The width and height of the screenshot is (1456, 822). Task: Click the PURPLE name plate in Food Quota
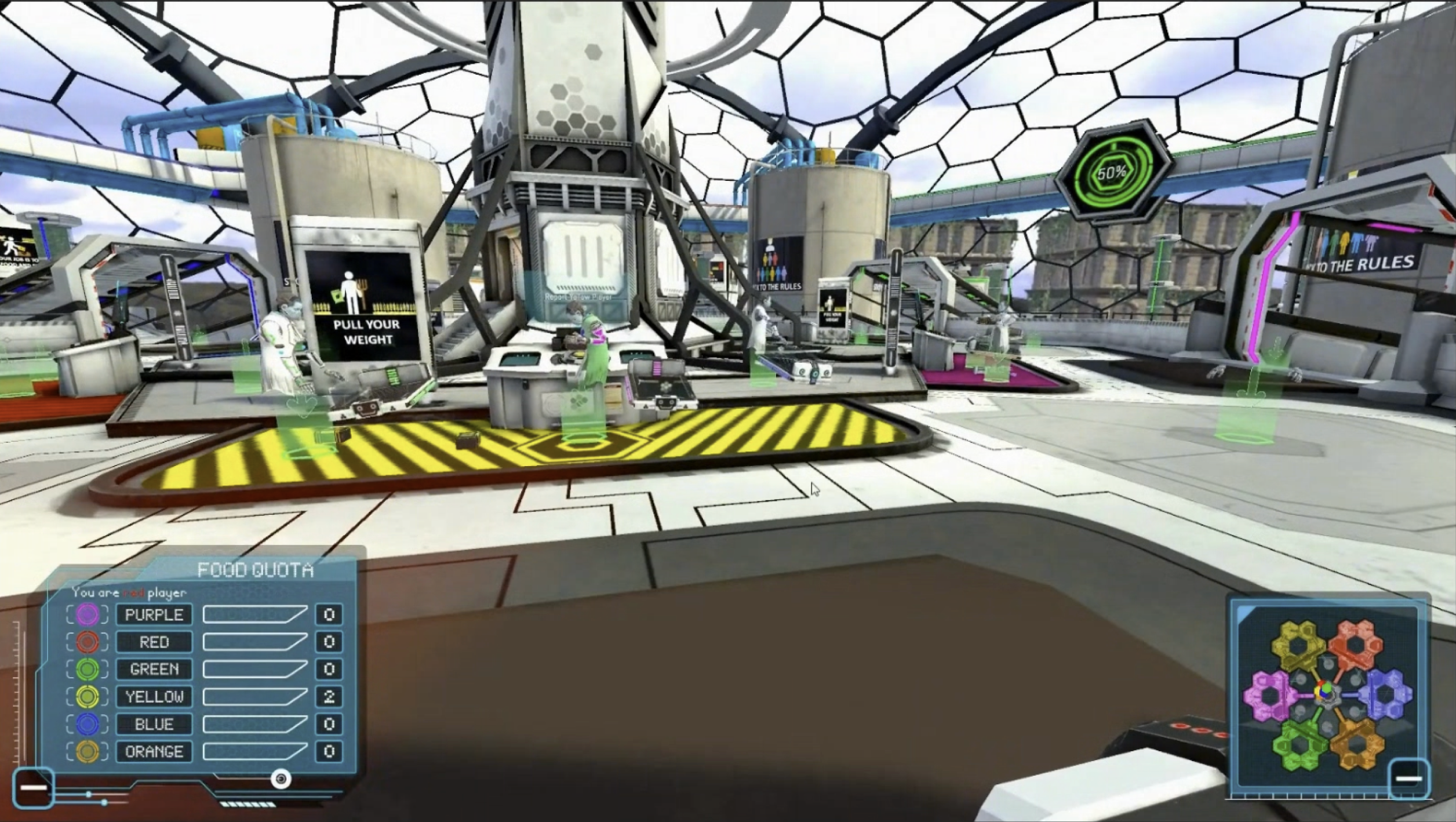coord(155,615)
